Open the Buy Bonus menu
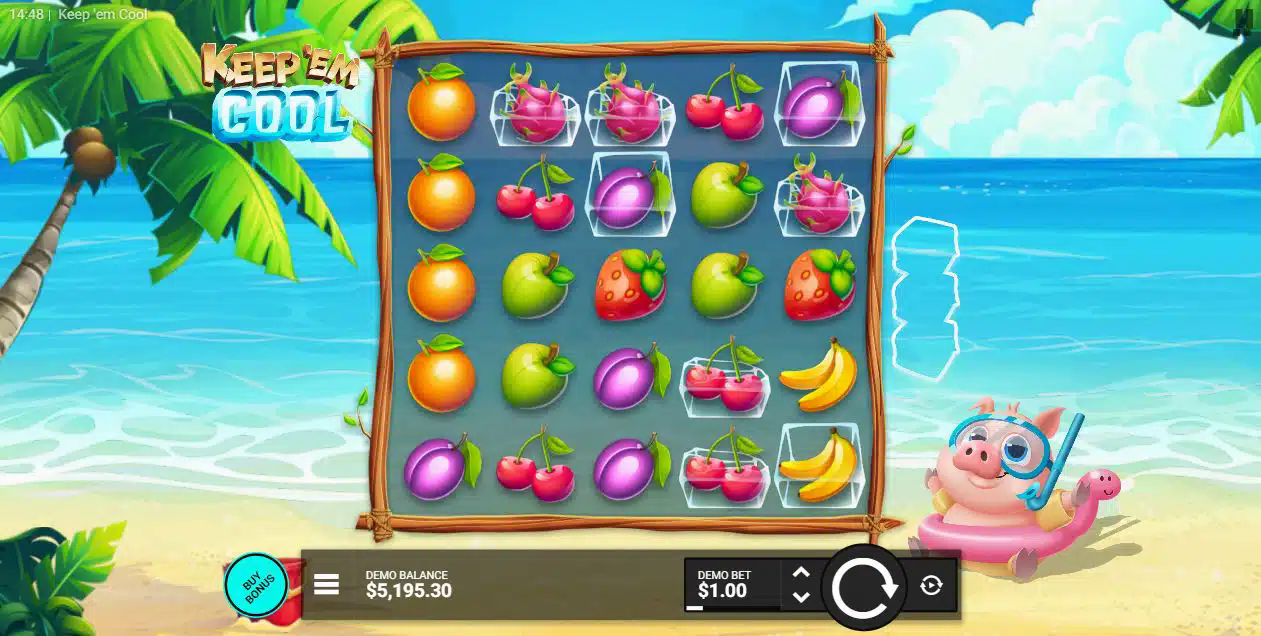Viewport: 1261px width, 636px height. coord(255,586)
